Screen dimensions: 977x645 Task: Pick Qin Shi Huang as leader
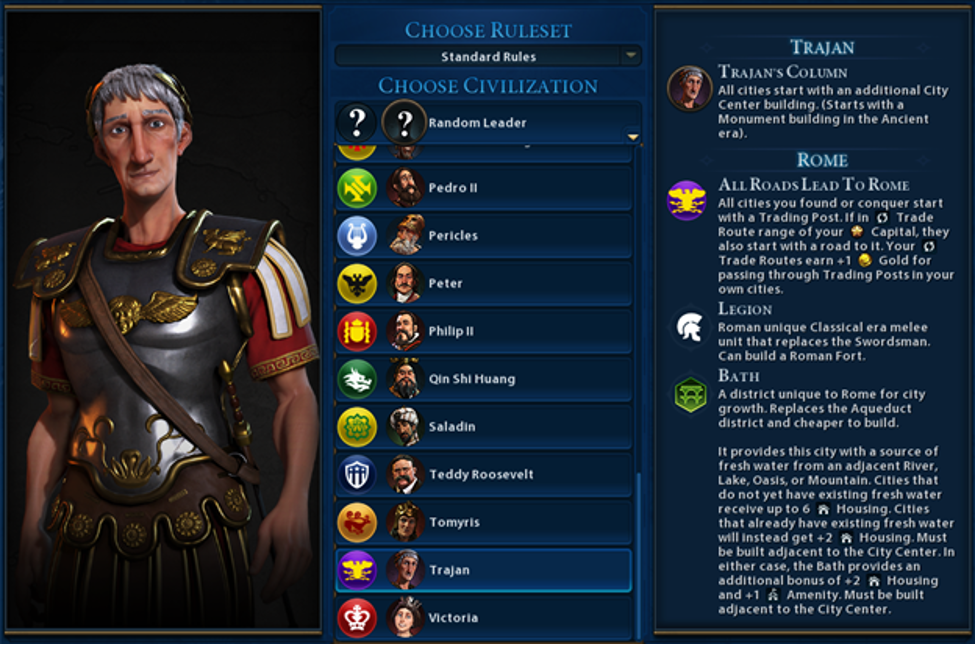click(484, 379)
